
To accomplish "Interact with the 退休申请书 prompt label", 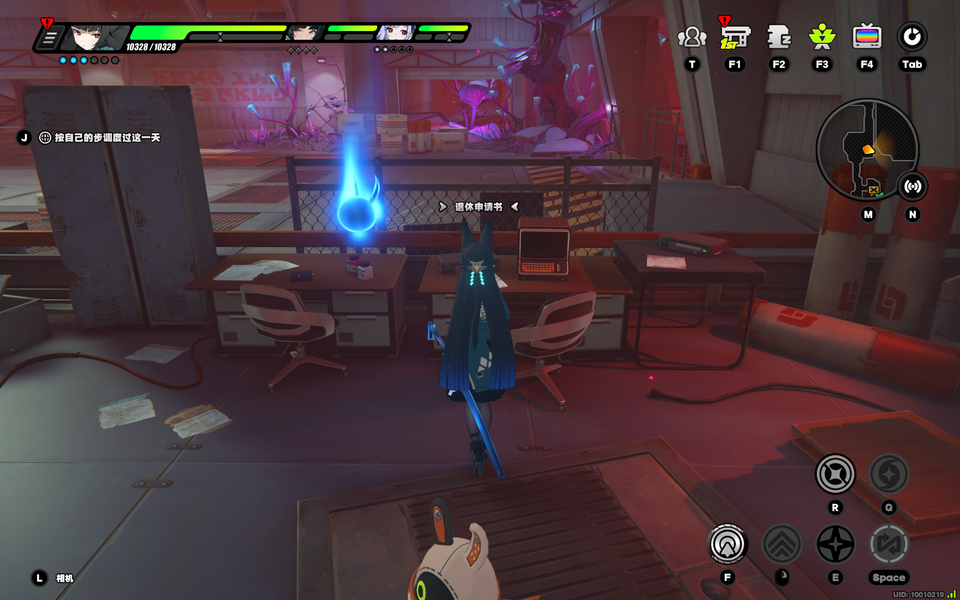I will point(479,207).
